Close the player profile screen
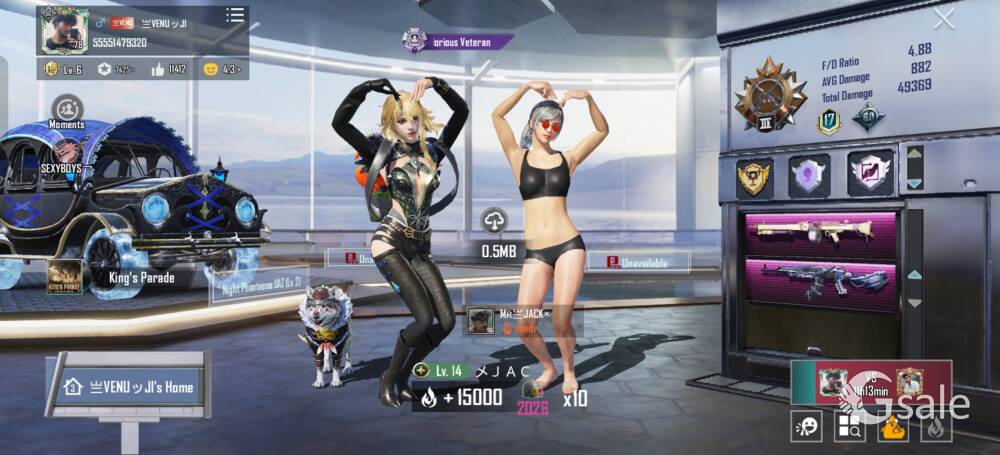 943,19
